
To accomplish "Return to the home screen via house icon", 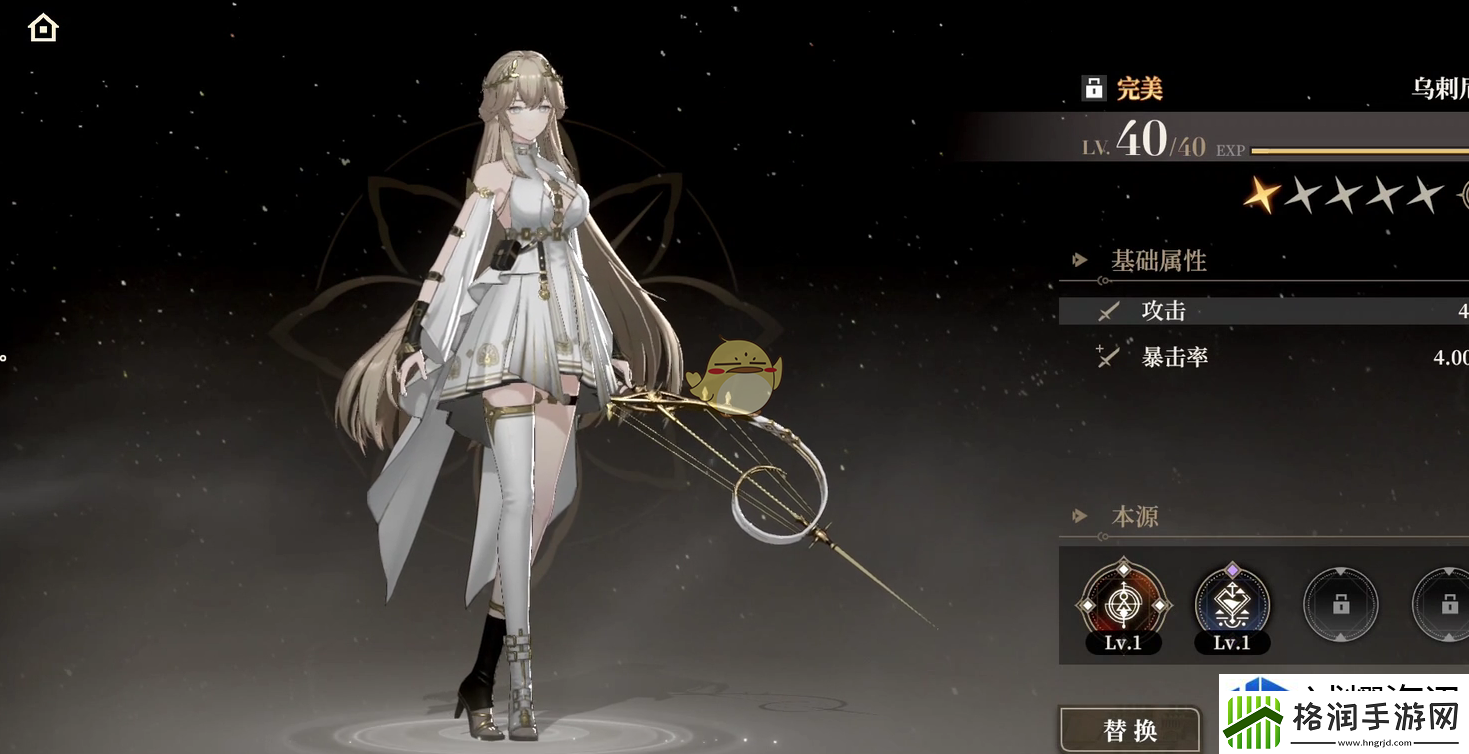I will [43, 28].
